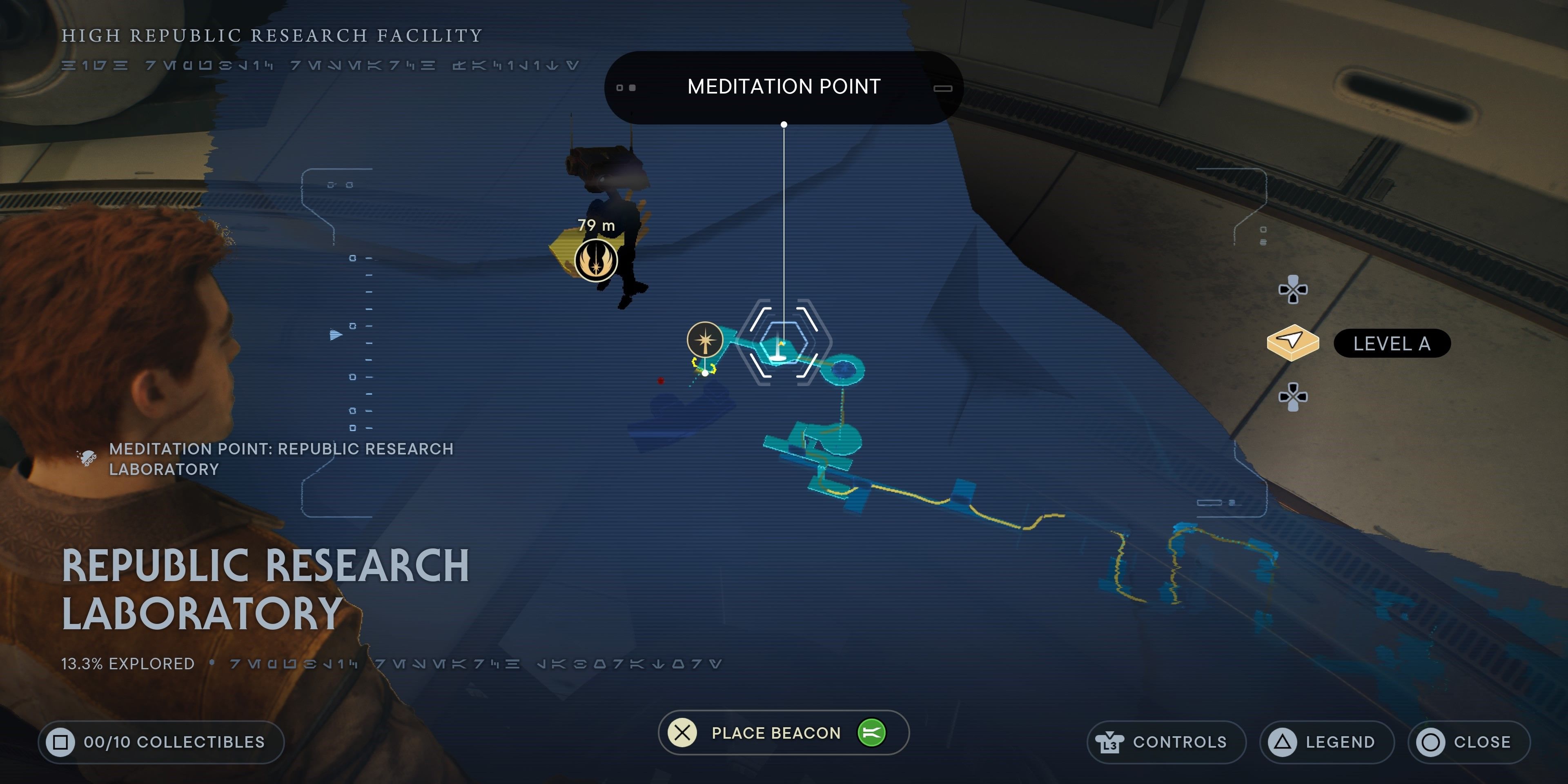Select the Level A floor indicator
Viewport: 1568px width, 784px height.
(1391, 344)
